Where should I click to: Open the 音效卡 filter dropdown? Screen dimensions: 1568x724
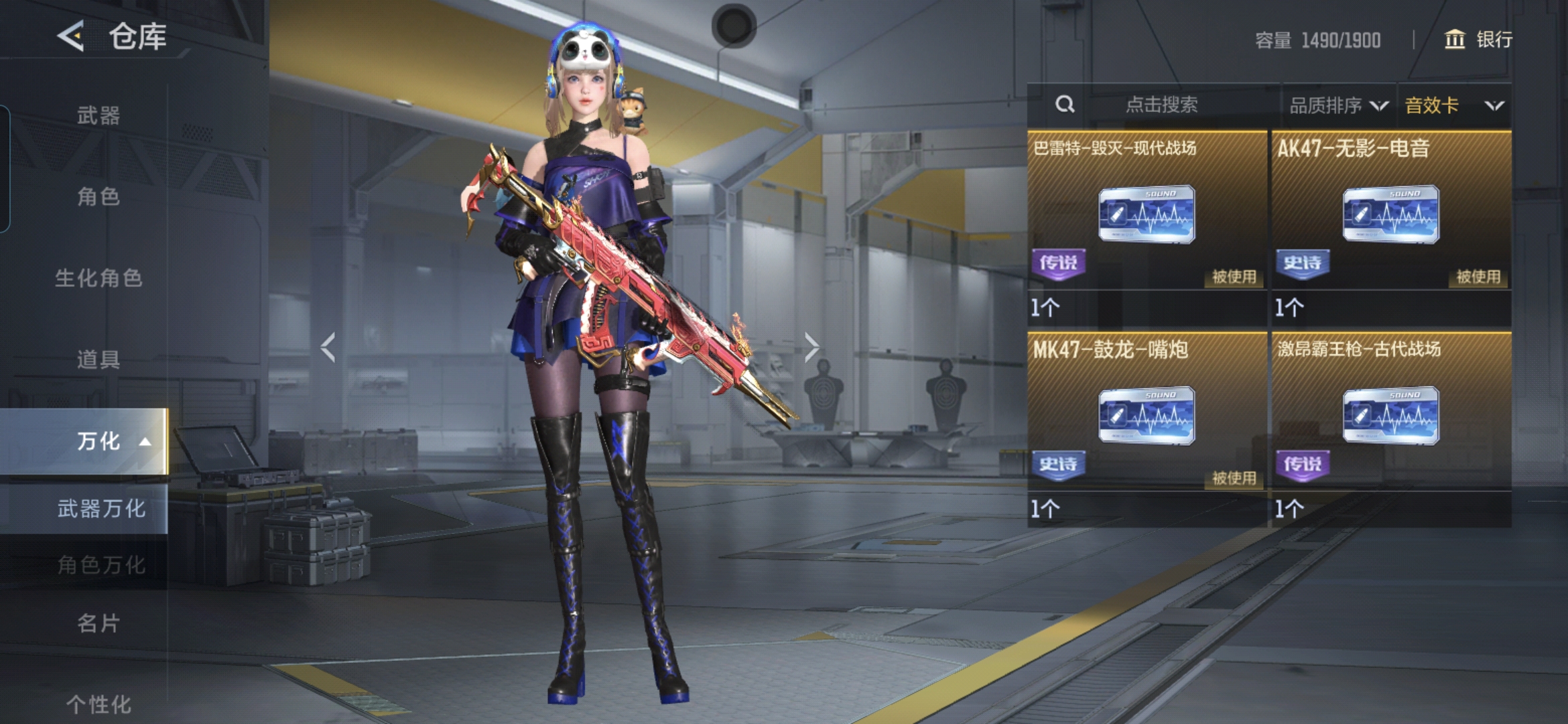(x=1453, y=105)
